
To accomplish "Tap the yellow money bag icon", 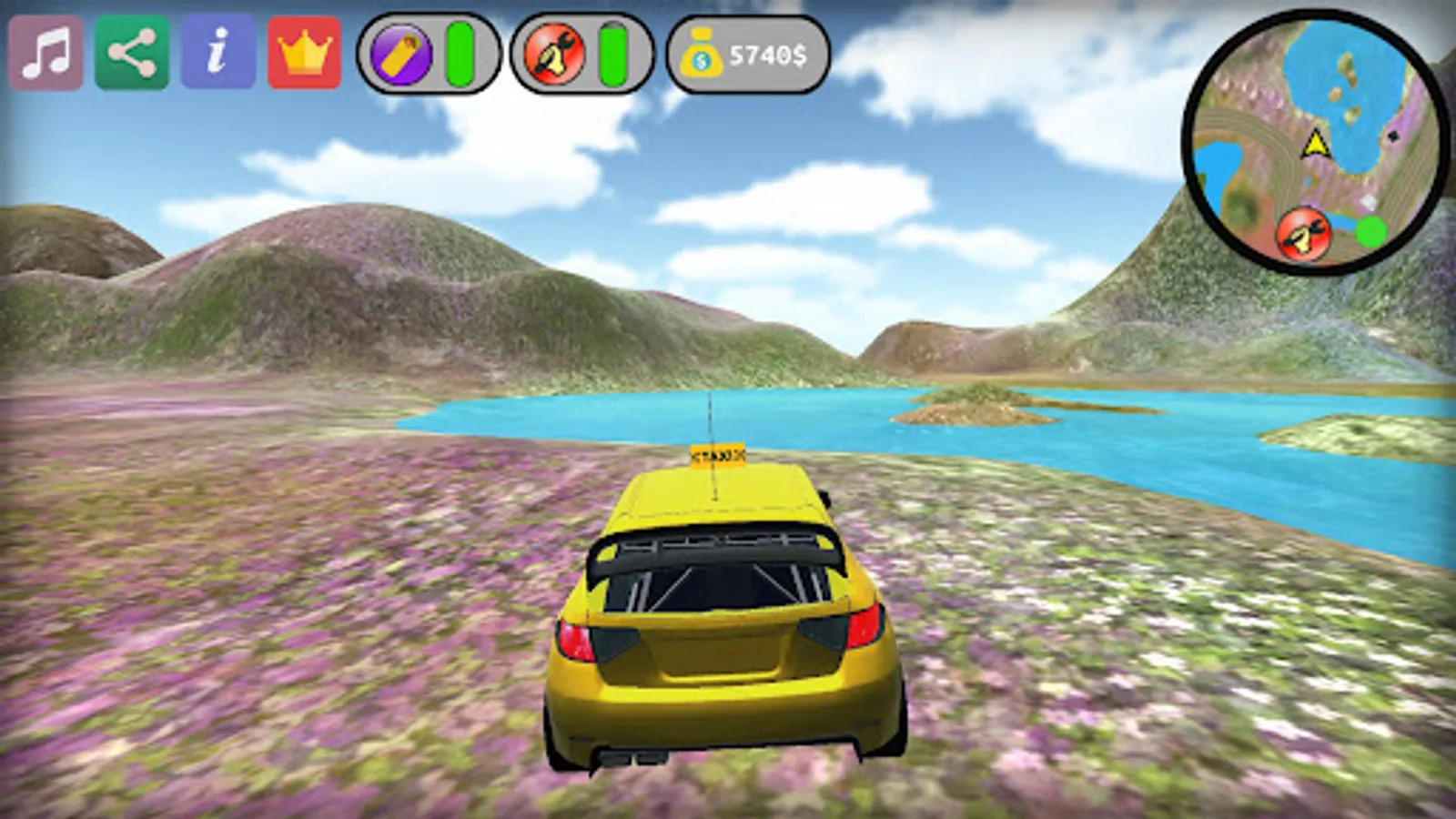I will (x=701, y=56).
